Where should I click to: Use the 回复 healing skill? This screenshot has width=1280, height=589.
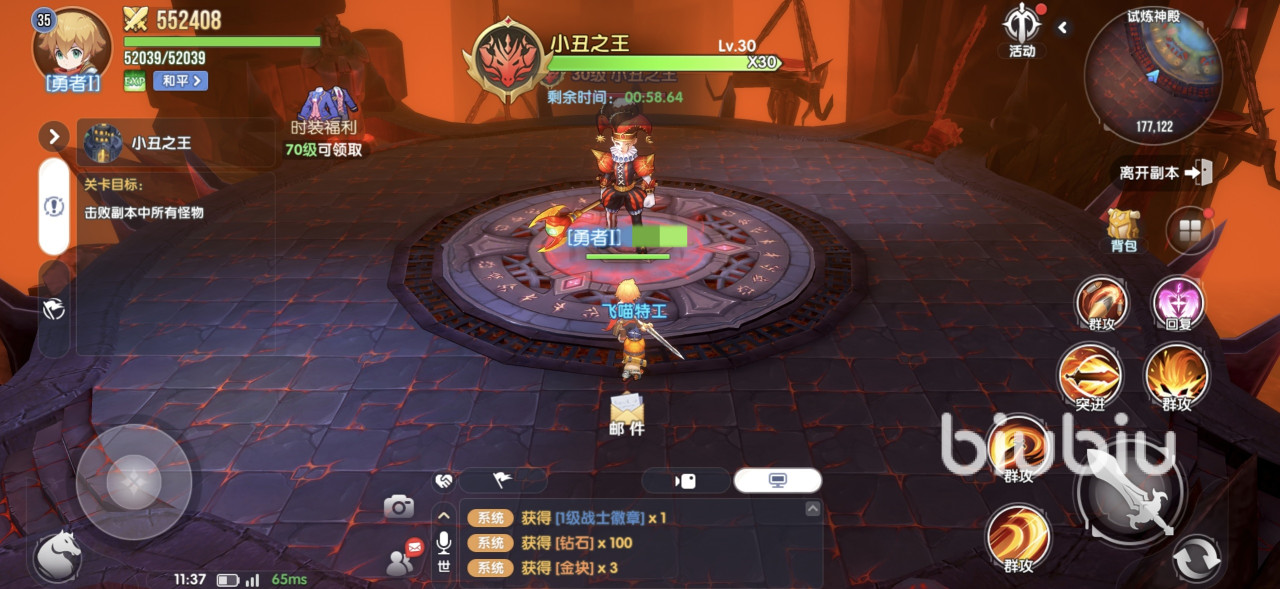[x=1178, y=303]
